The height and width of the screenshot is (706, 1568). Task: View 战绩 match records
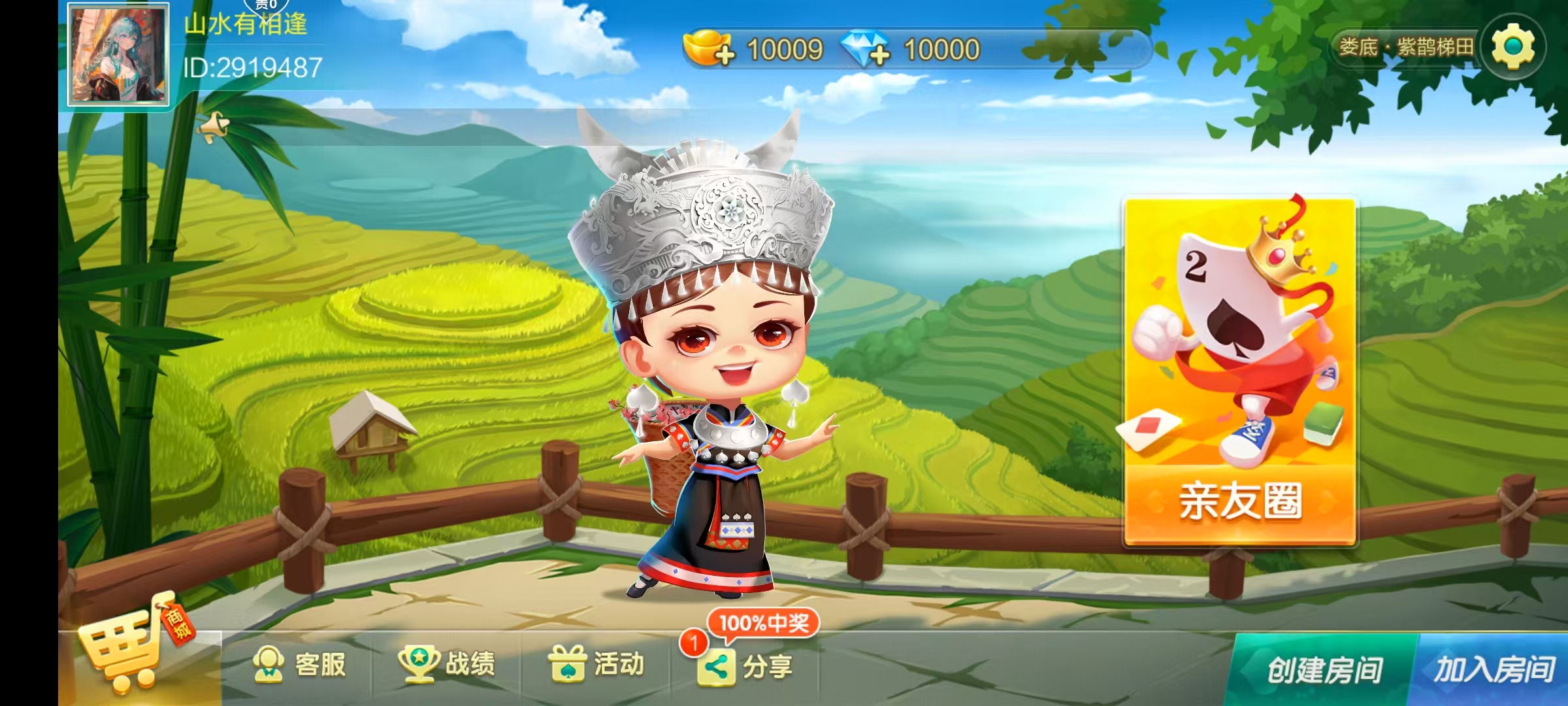(x=448, y=665)
